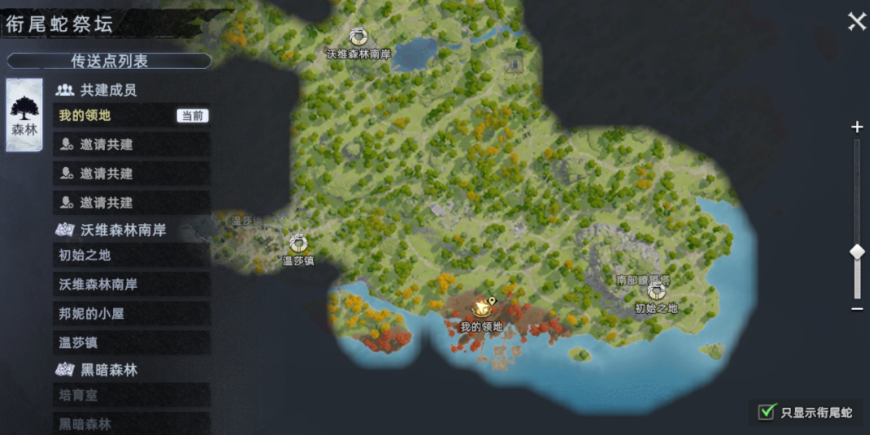
Task: Choose 邦妮的小屋 teleport point
Action: click(132, 313)
